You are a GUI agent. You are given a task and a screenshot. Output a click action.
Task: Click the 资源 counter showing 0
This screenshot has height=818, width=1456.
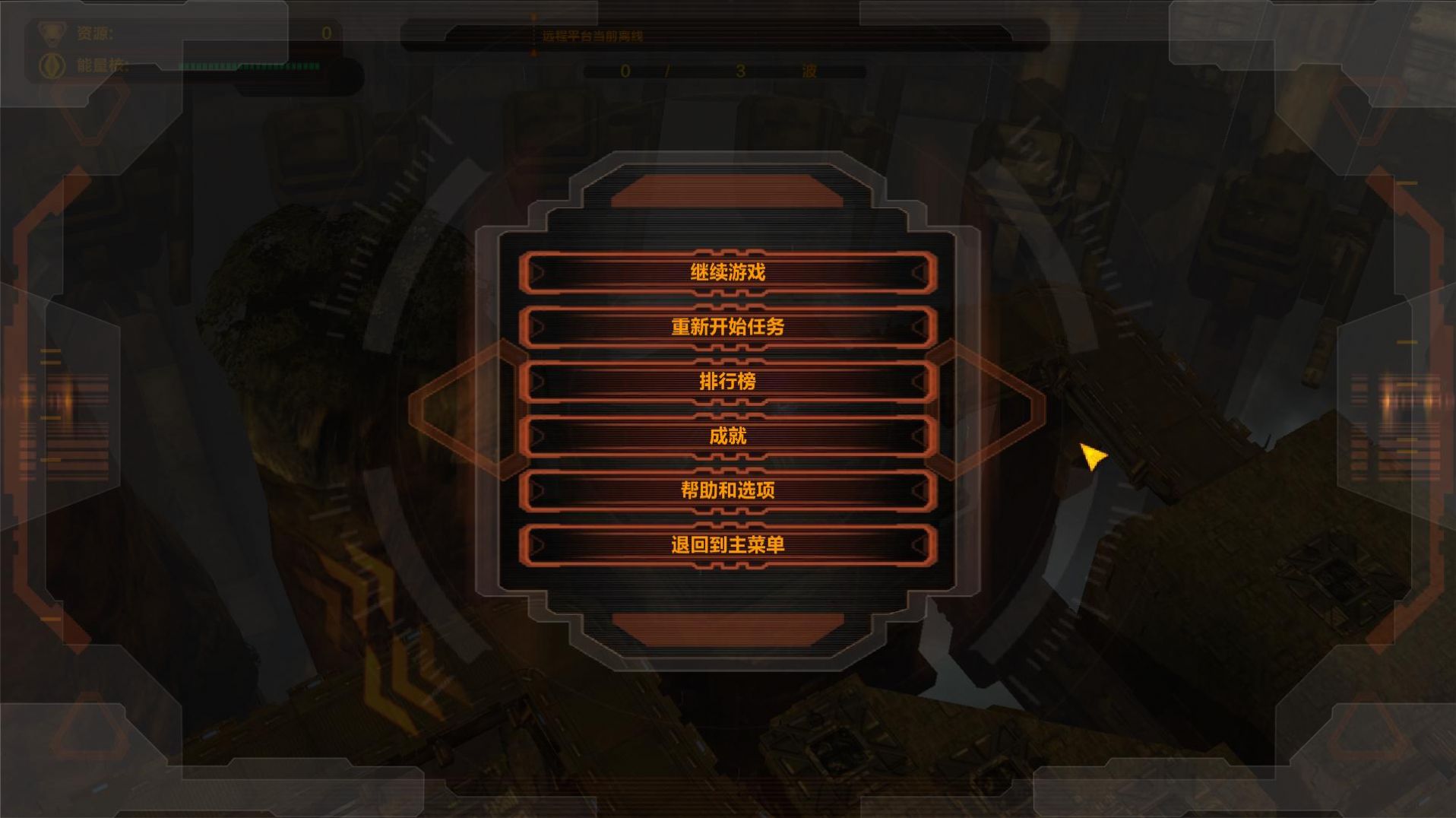[327, 33]
